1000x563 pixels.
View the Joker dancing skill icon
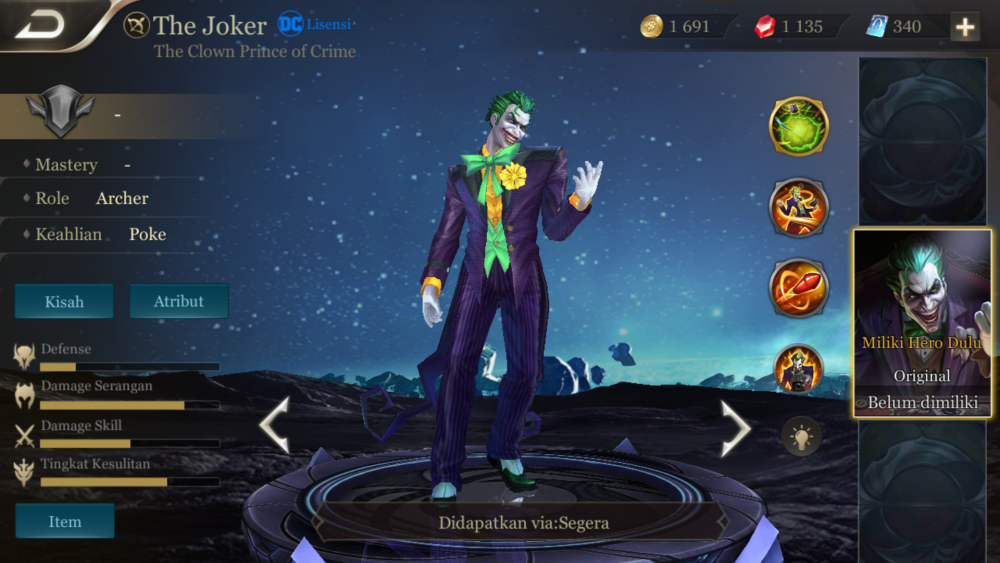tap(798, 207)
